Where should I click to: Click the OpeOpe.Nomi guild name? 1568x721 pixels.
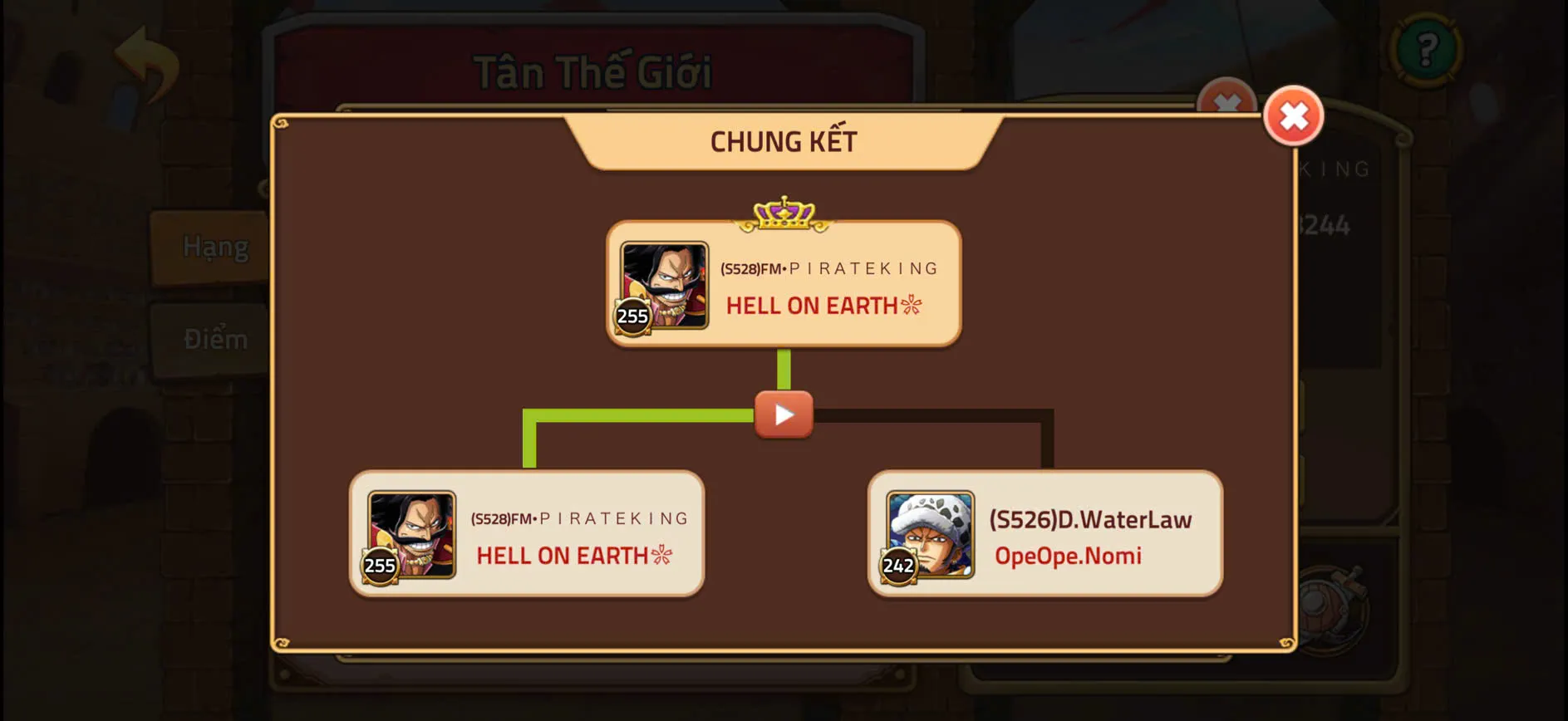pos(1069,556)
